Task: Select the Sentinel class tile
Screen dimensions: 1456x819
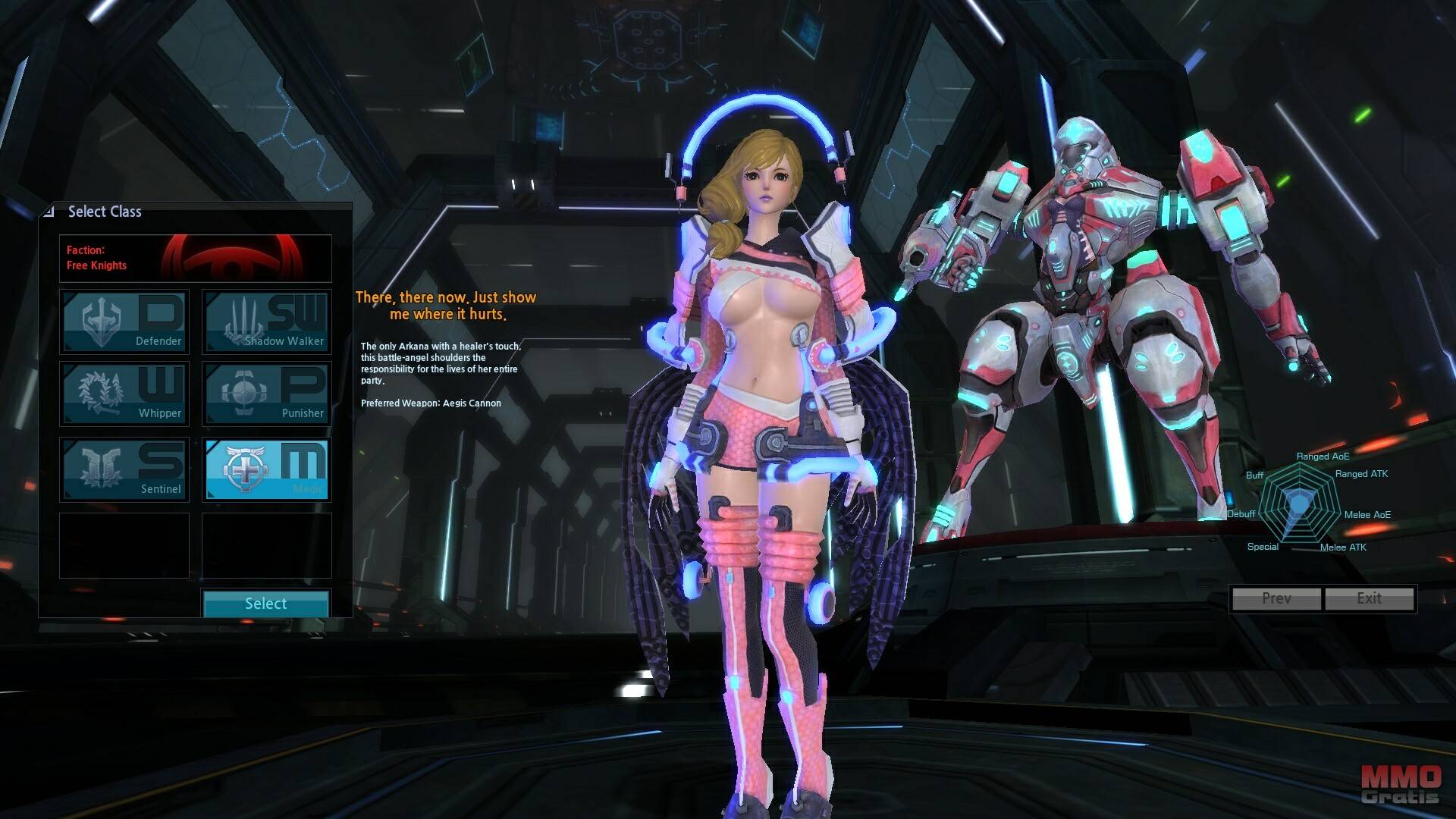Action: coord(124,469)
